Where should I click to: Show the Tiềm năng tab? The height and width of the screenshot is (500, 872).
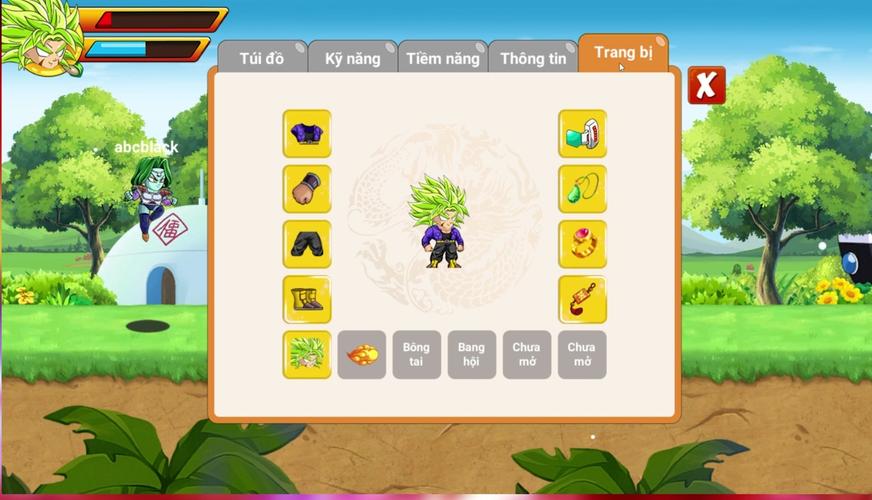[443, 58]
